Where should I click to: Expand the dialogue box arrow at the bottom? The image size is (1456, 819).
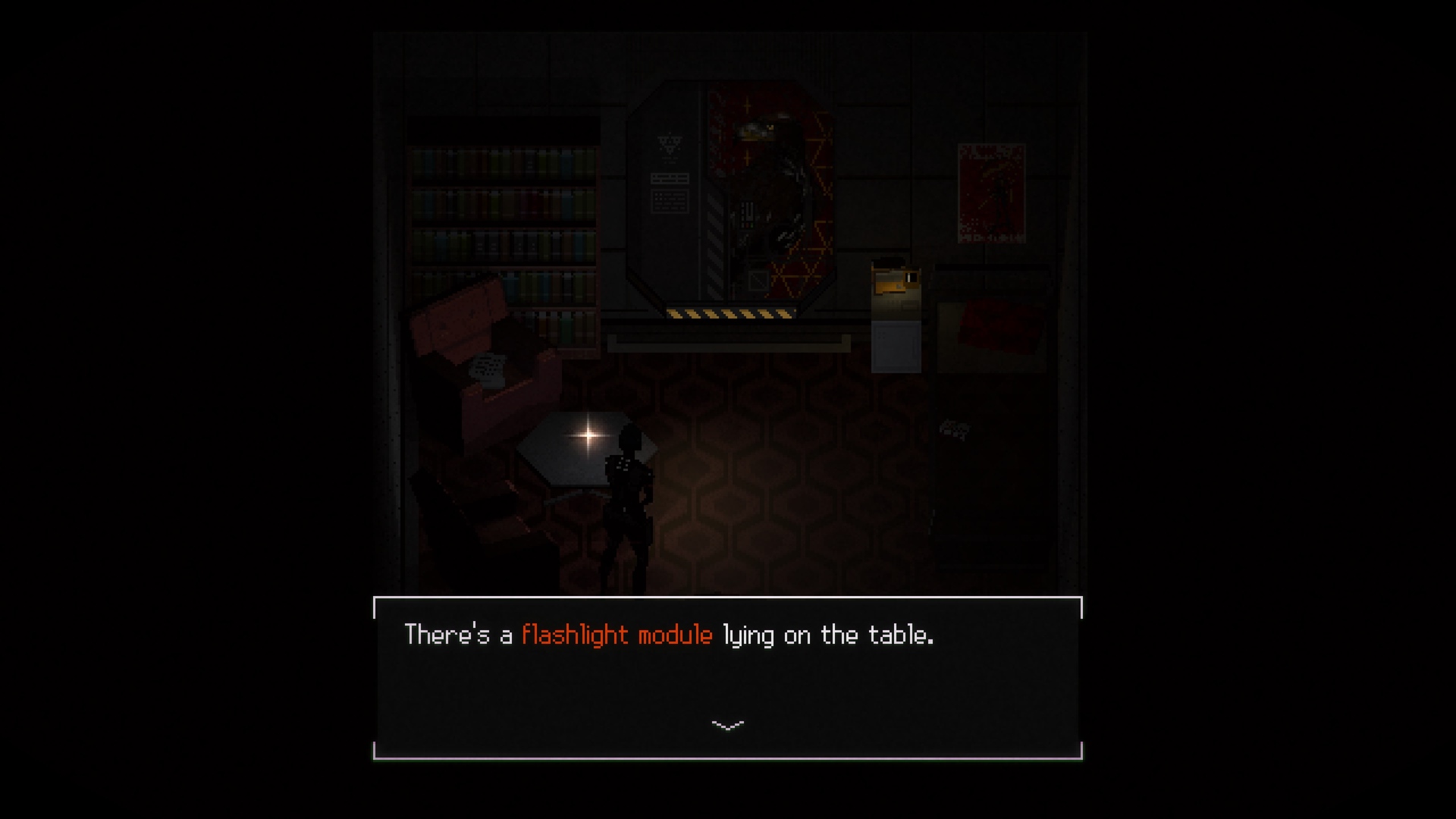coord(727,724)
